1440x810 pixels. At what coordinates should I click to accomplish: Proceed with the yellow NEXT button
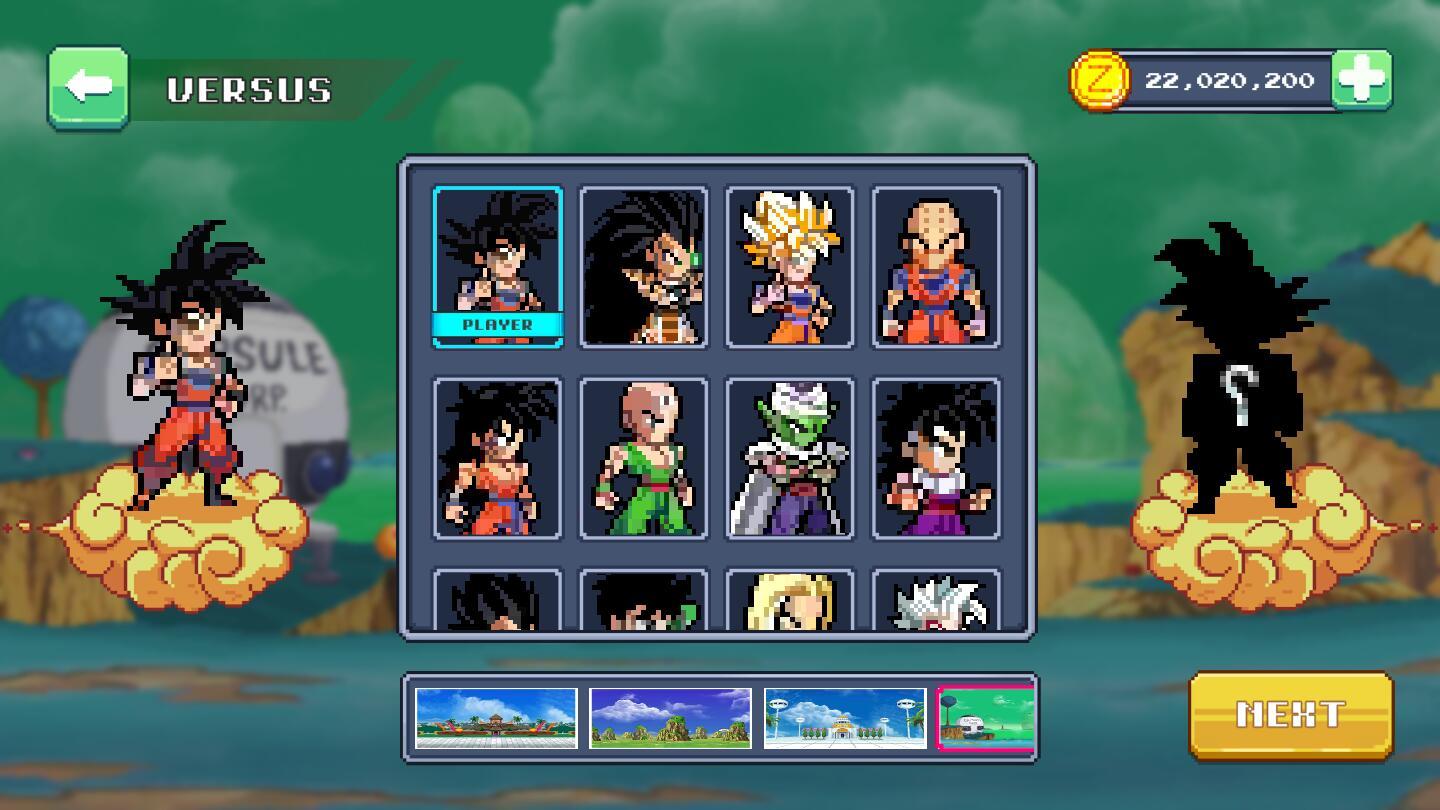(1290, 714)
